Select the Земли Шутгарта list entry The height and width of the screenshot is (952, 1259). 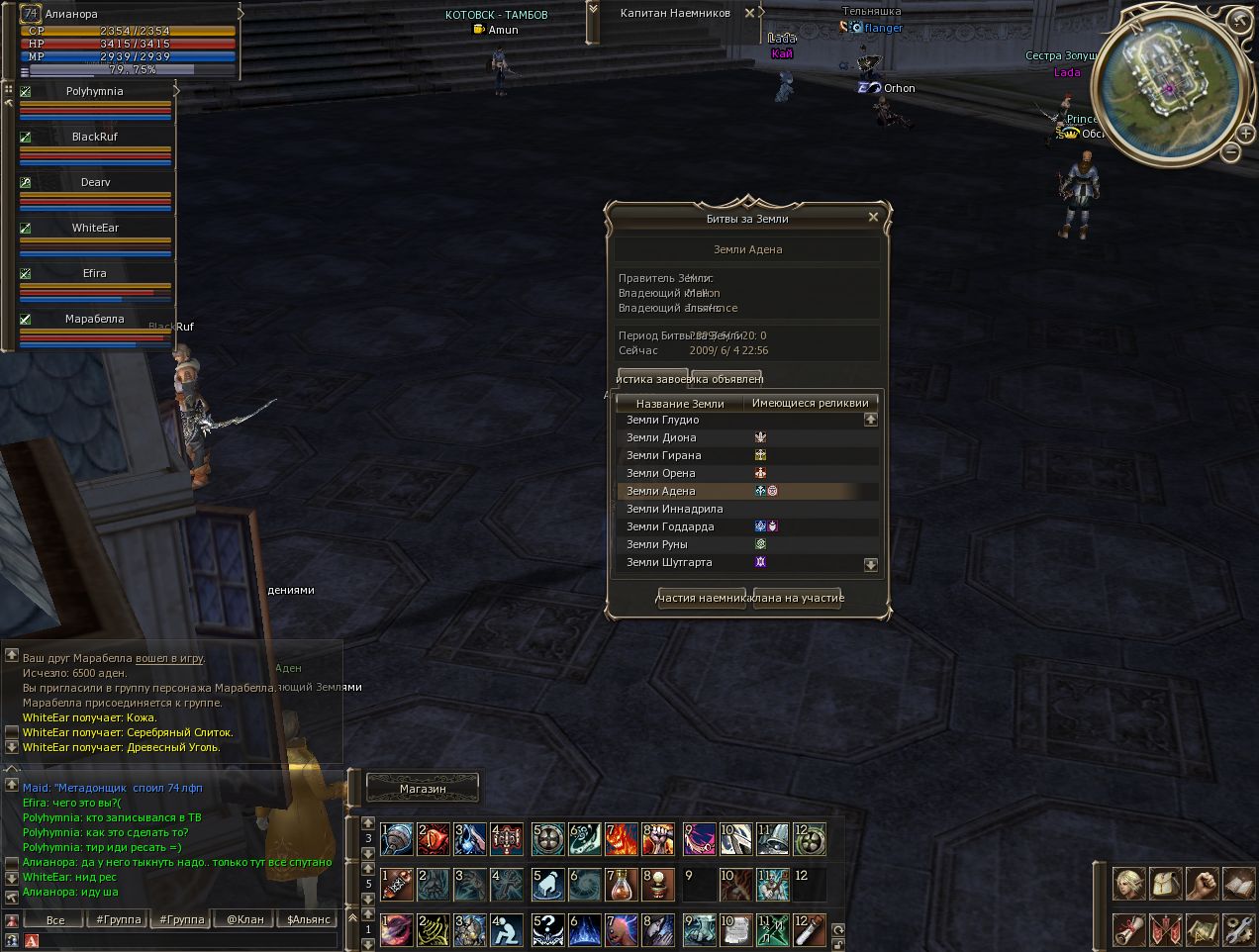(x=669, y=562)
